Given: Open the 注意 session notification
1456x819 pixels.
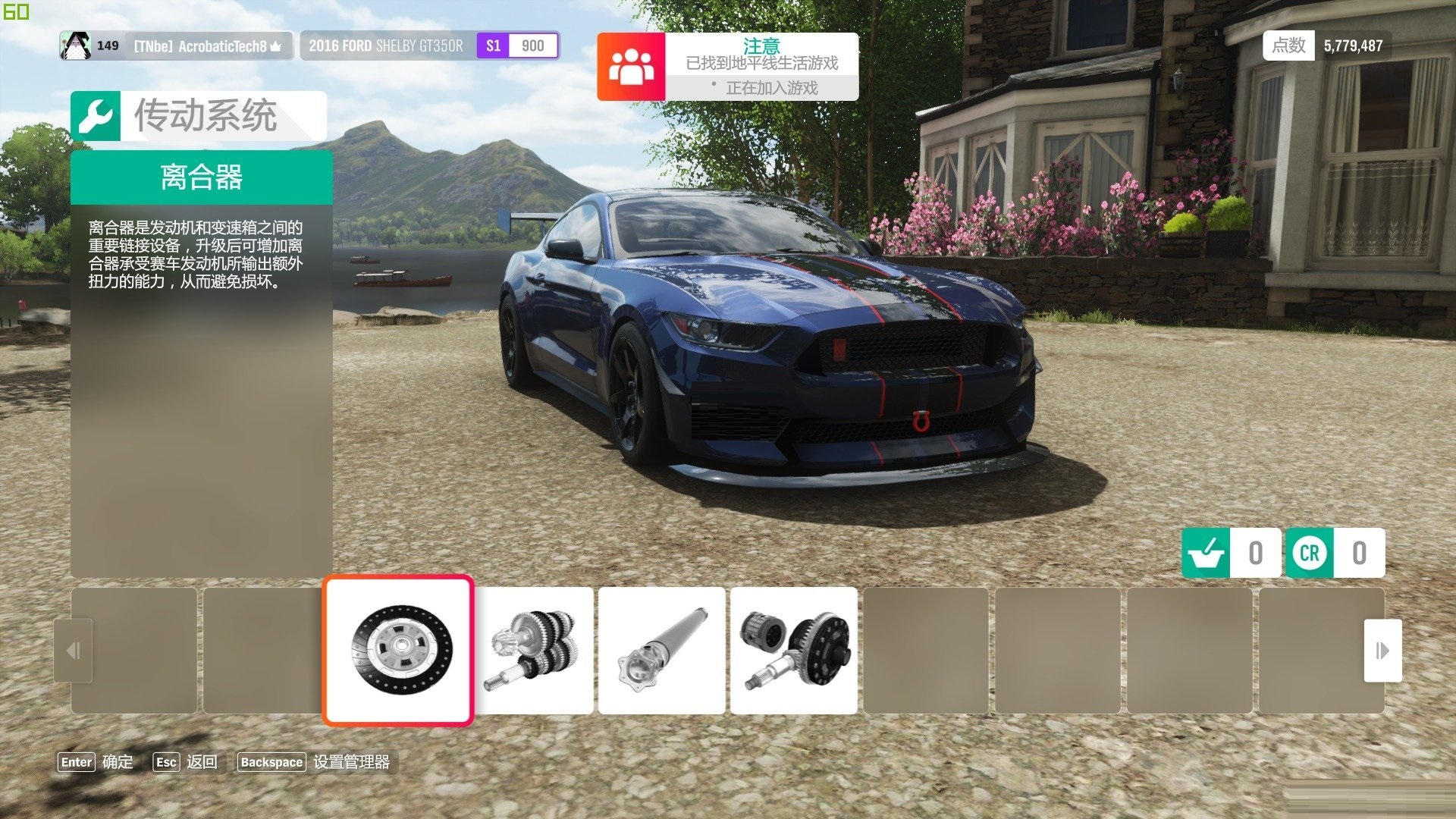Looking at the screenshot, I should point(727,67).
